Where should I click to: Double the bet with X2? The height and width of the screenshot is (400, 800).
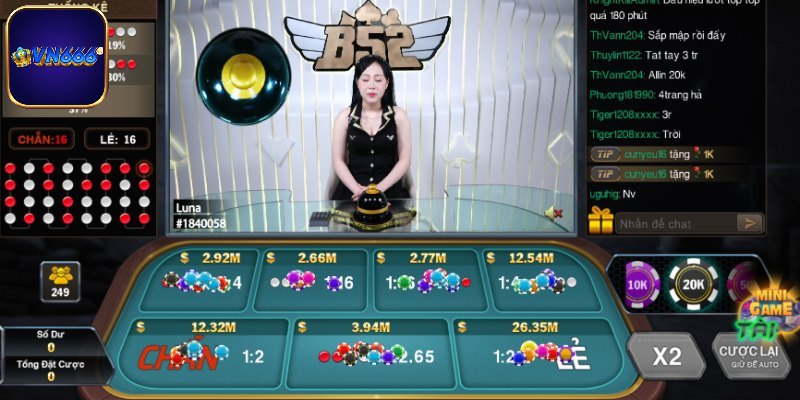[667, 357]
